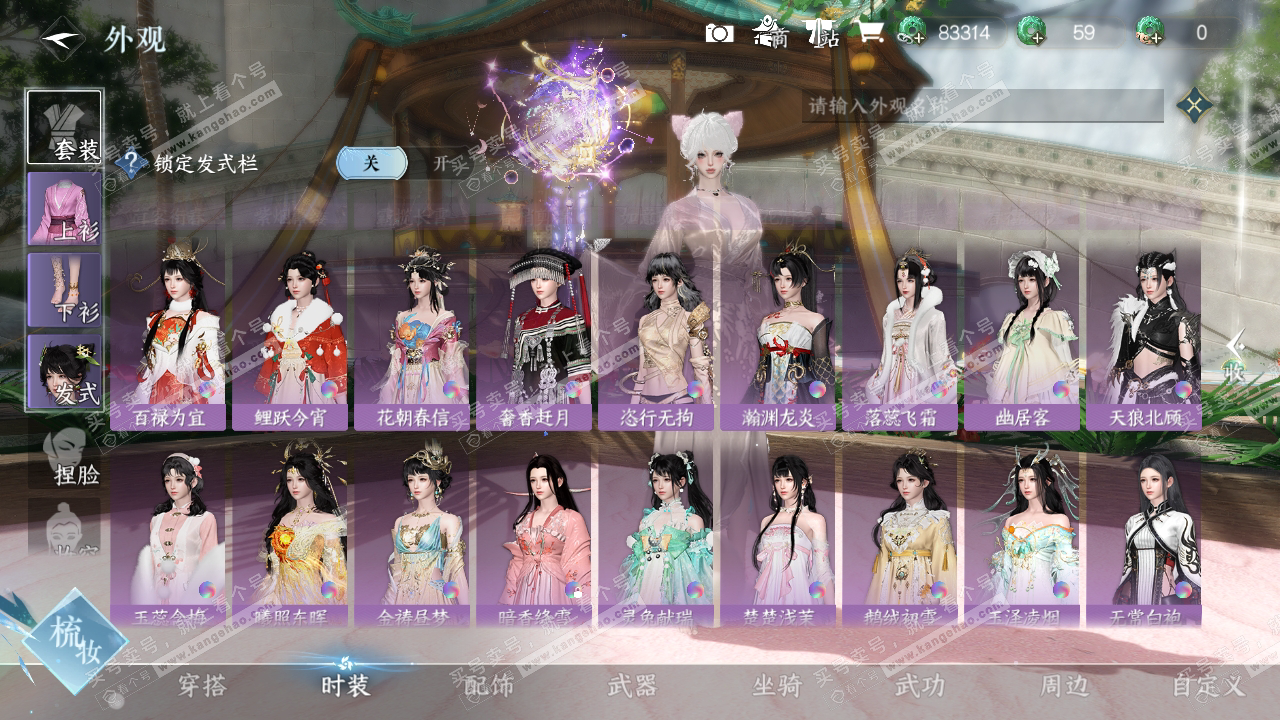Choose the 百禄为宜 outfit
This screenshot has height=720, width=1280.
[x=168, y=338]
